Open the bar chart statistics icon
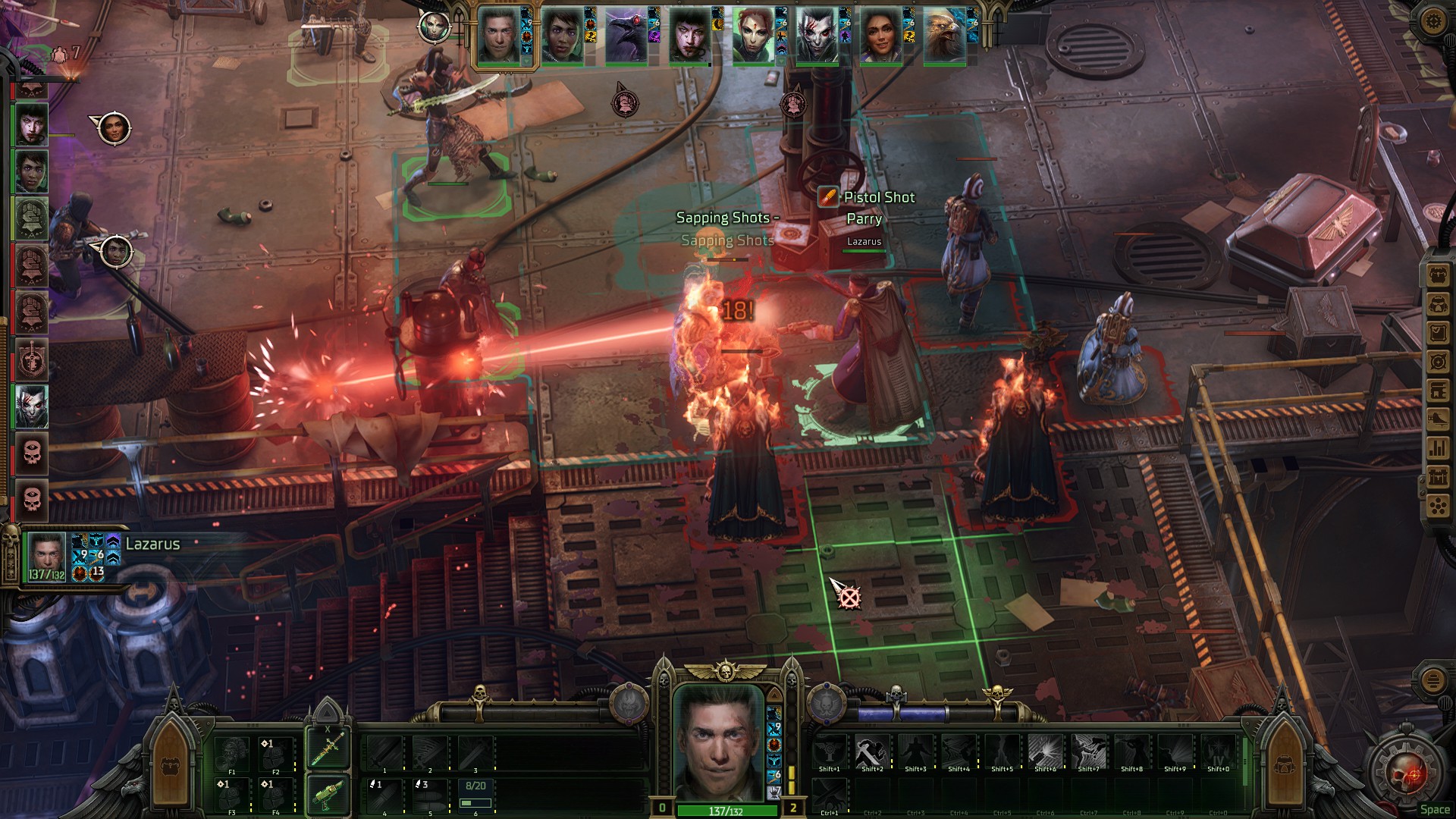This screenshot has width=1456, height=819. [x=1438, y=448]
